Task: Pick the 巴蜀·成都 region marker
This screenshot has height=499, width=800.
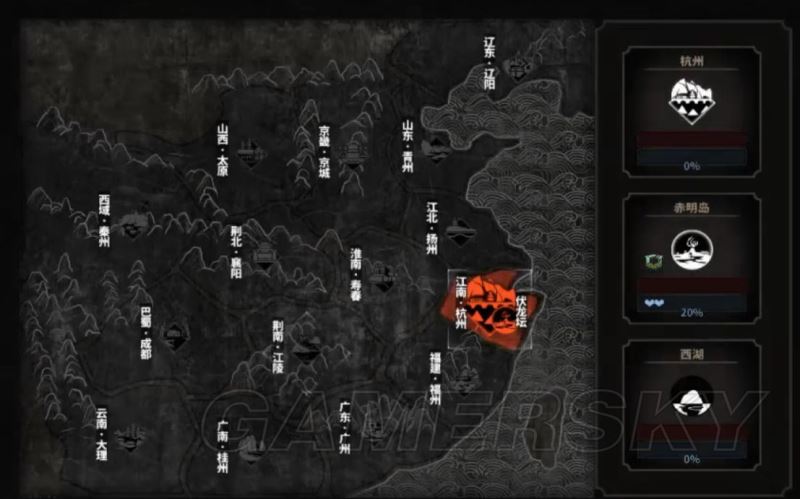Action: 174,335
